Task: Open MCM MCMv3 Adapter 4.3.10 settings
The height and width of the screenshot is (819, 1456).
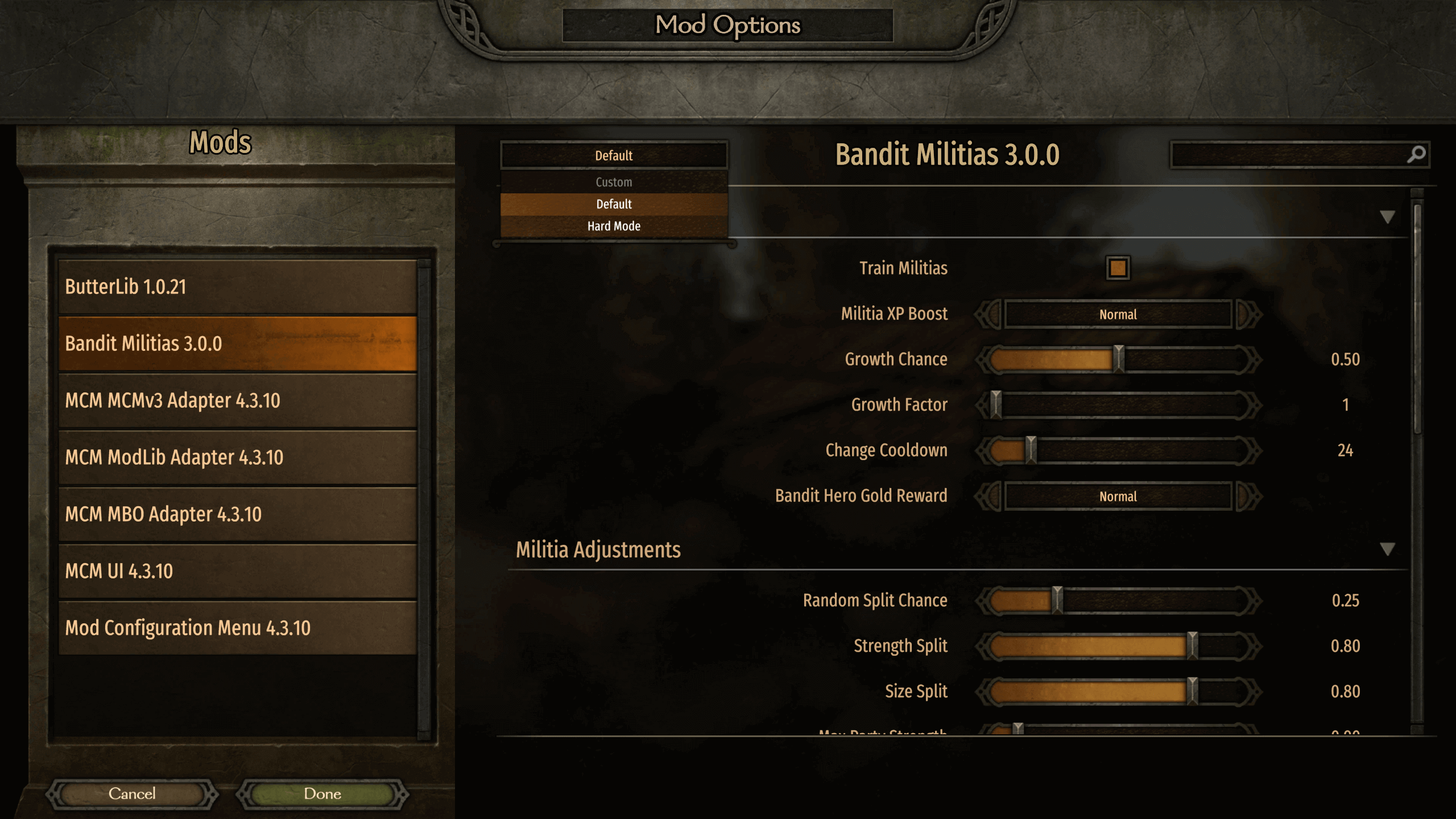Action: point(237,400)
